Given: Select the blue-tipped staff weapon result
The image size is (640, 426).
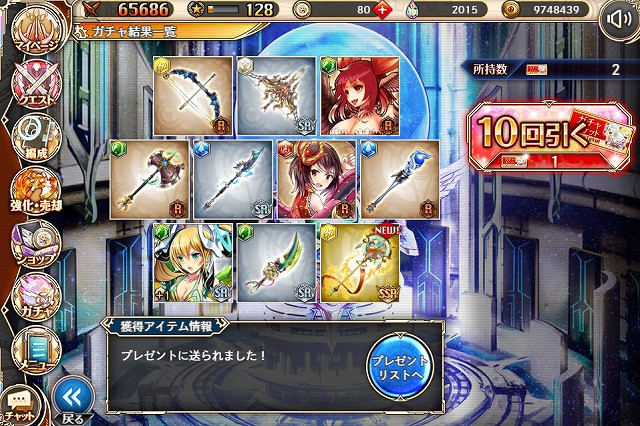Looking at the screenshot, I should 400,180.
